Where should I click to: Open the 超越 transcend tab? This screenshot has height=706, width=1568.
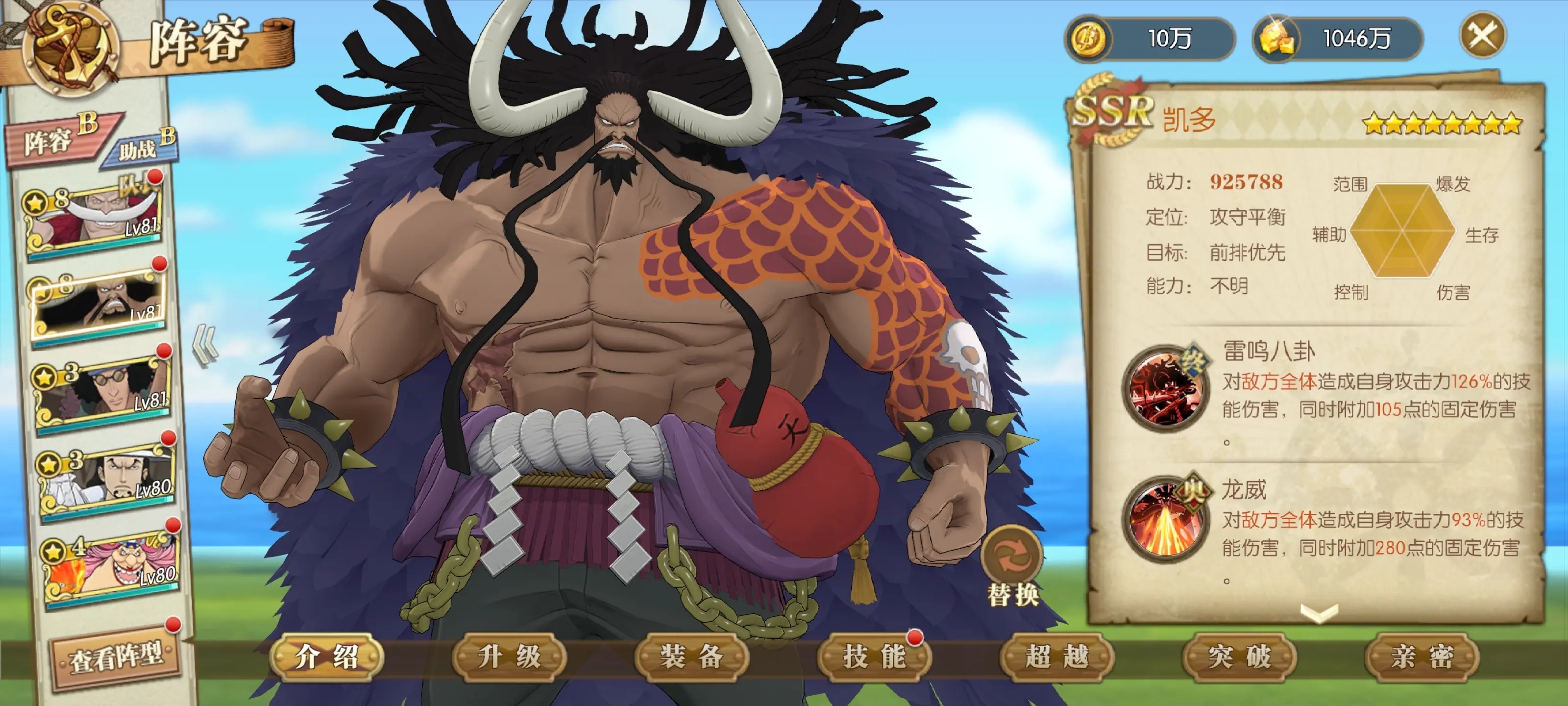1057,656
